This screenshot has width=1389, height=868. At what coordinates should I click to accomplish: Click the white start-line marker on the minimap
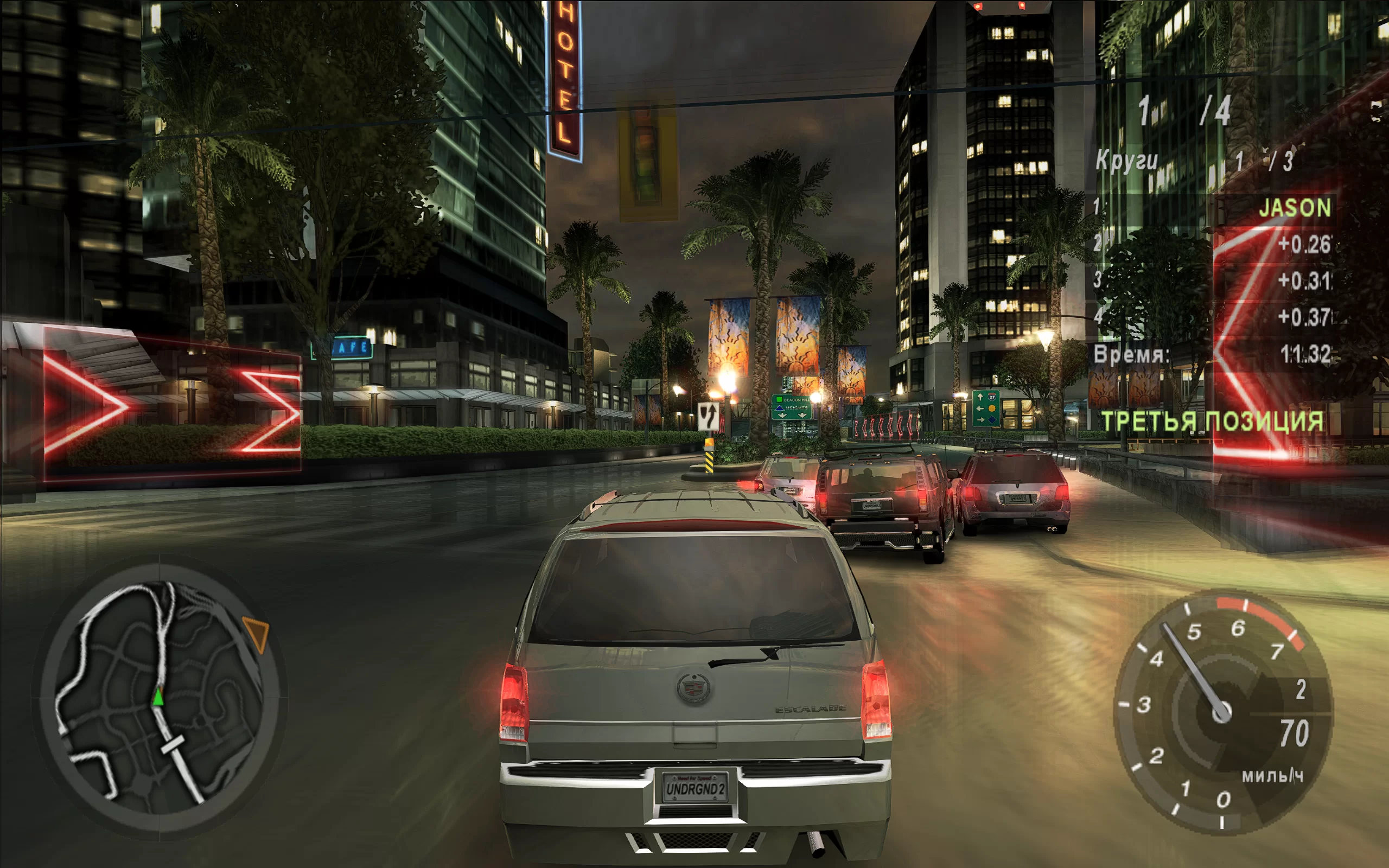172,744
